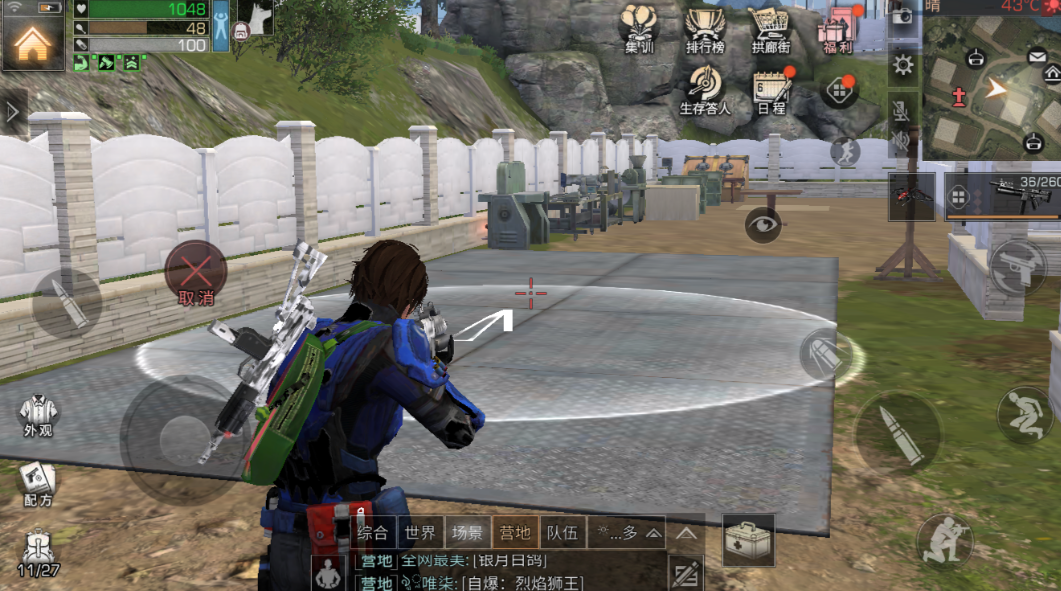Open the 配方 recipe book

point(37,483)
